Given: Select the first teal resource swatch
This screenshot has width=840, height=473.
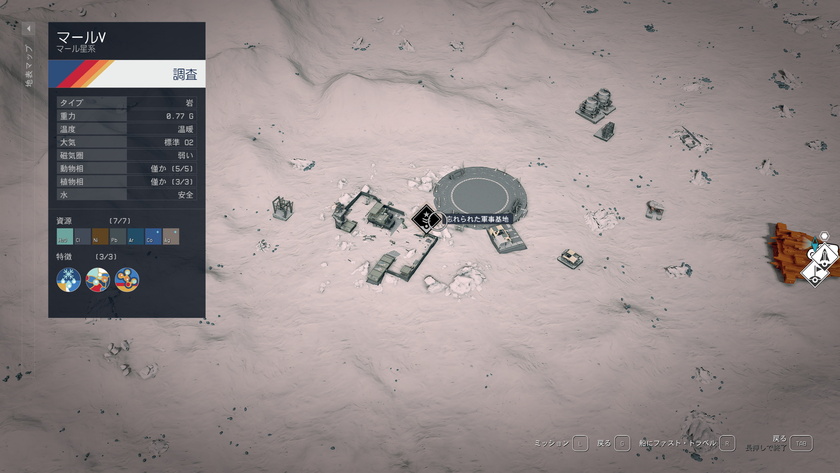Looking at the screenshot, I should [65, 236].
